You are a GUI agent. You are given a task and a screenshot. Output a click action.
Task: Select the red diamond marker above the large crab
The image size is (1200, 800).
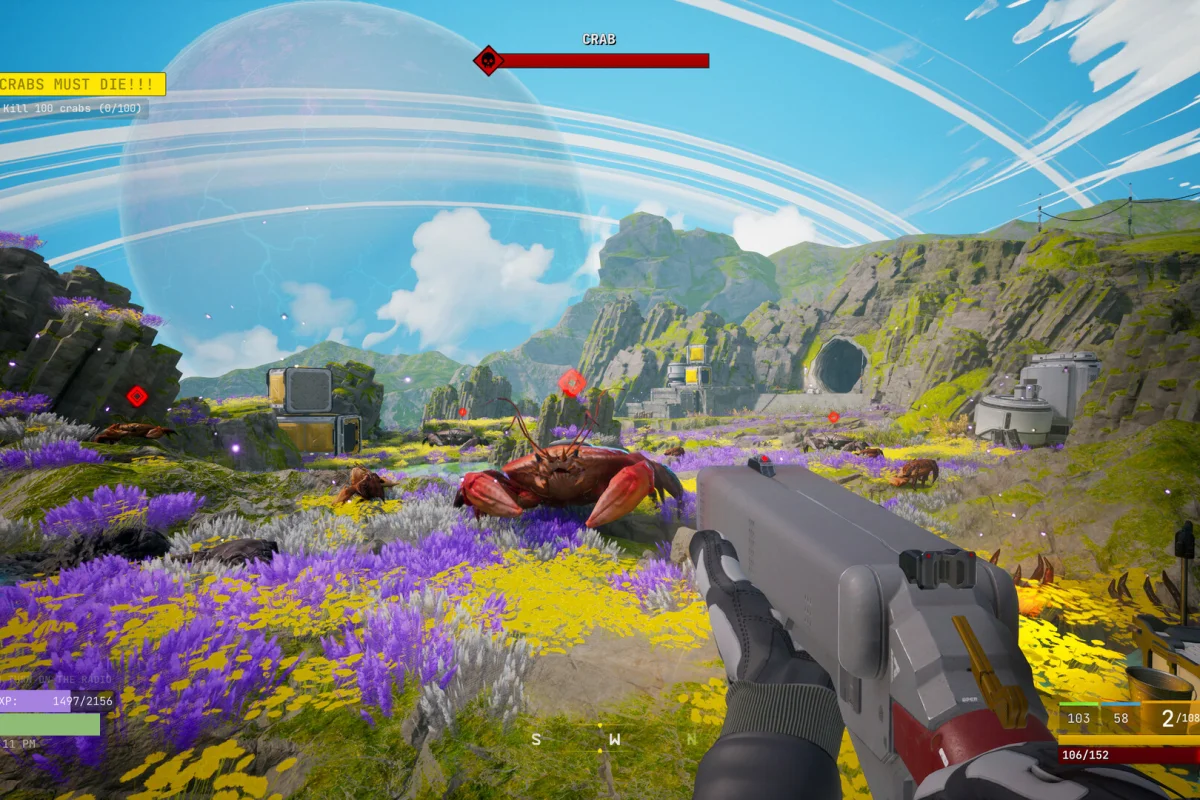(x=572, y=382)
